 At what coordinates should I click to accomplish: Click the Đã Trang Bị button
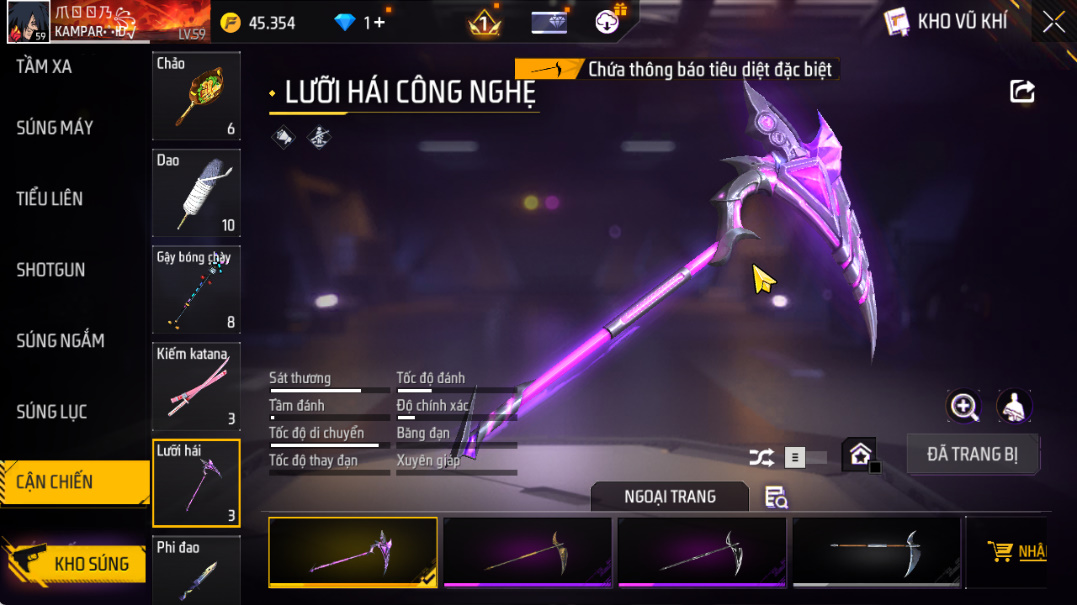[x=972, y=454]
